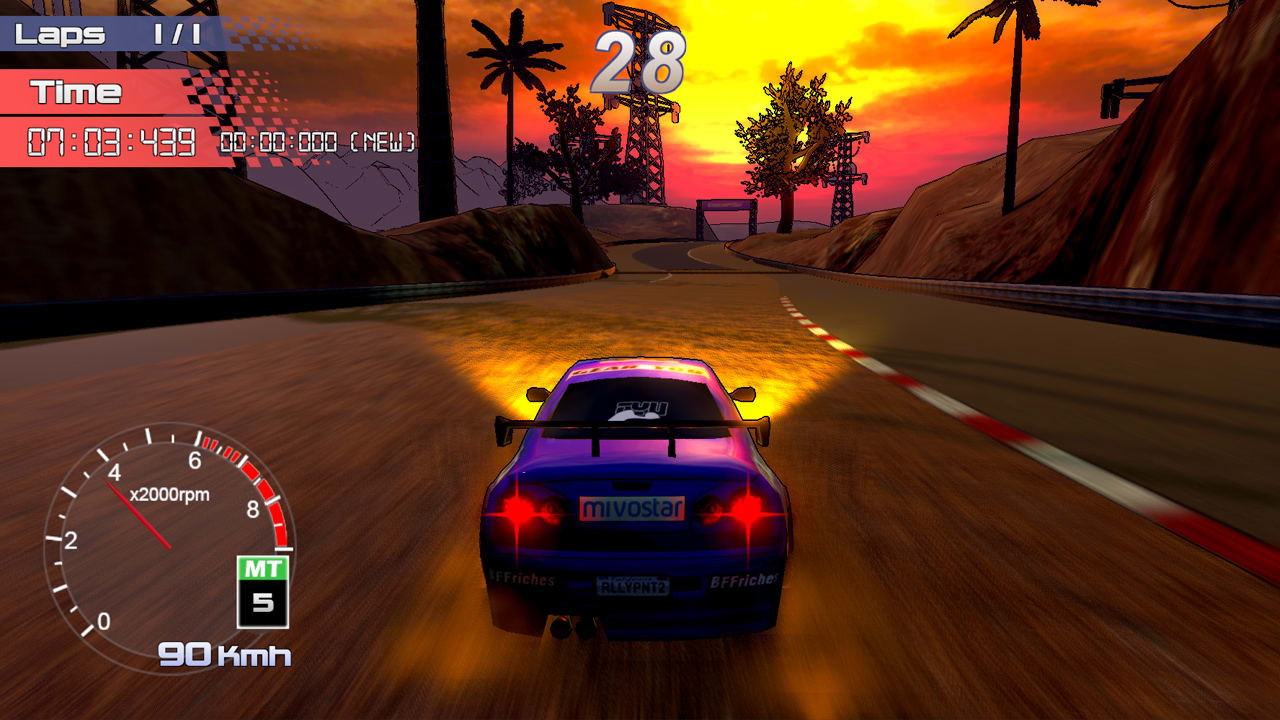Click the BFFriches decal on the left bumper

520,576
